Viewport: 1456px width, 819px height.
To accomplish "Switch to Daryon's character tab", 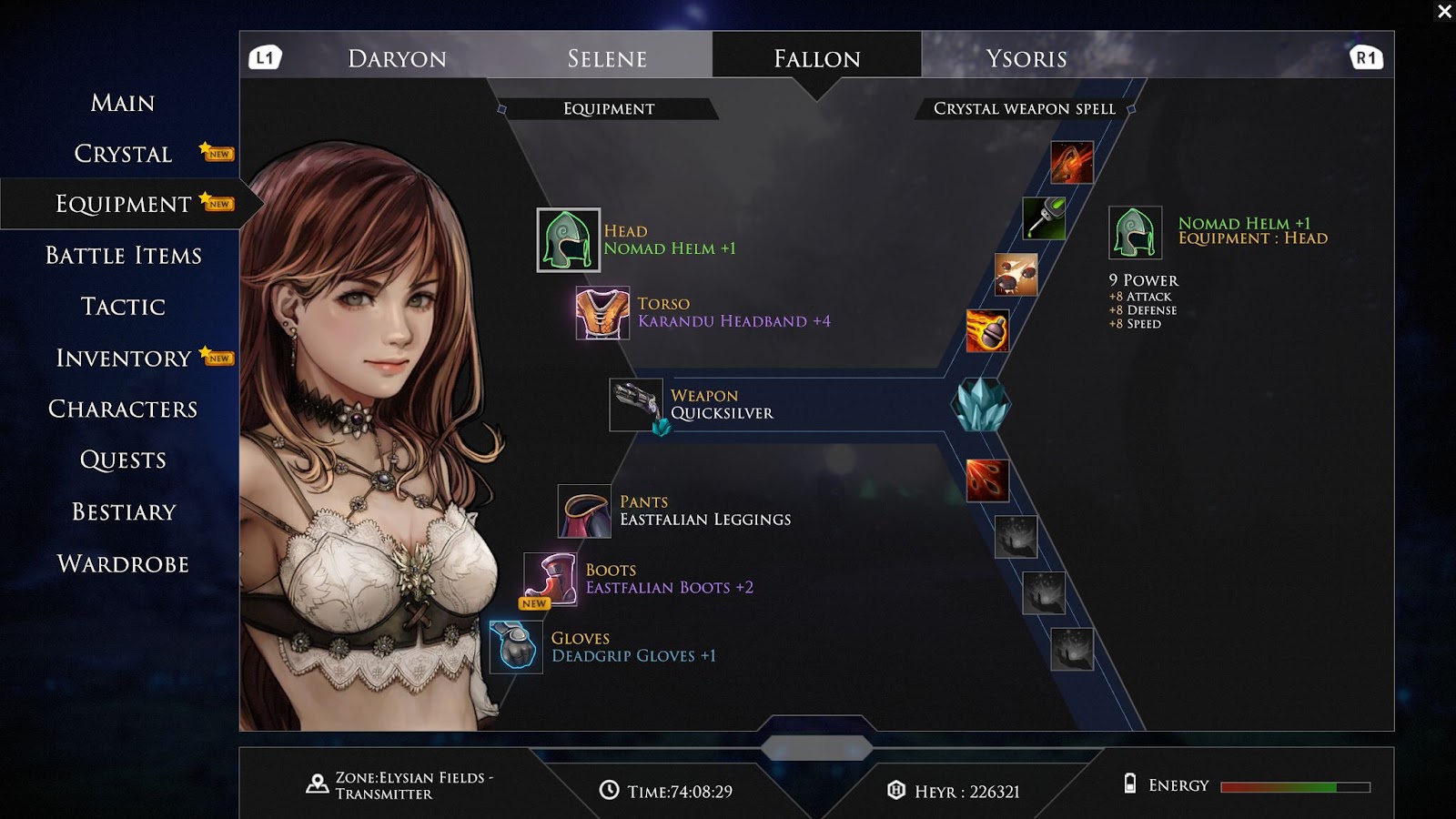I will coord(397,59).
